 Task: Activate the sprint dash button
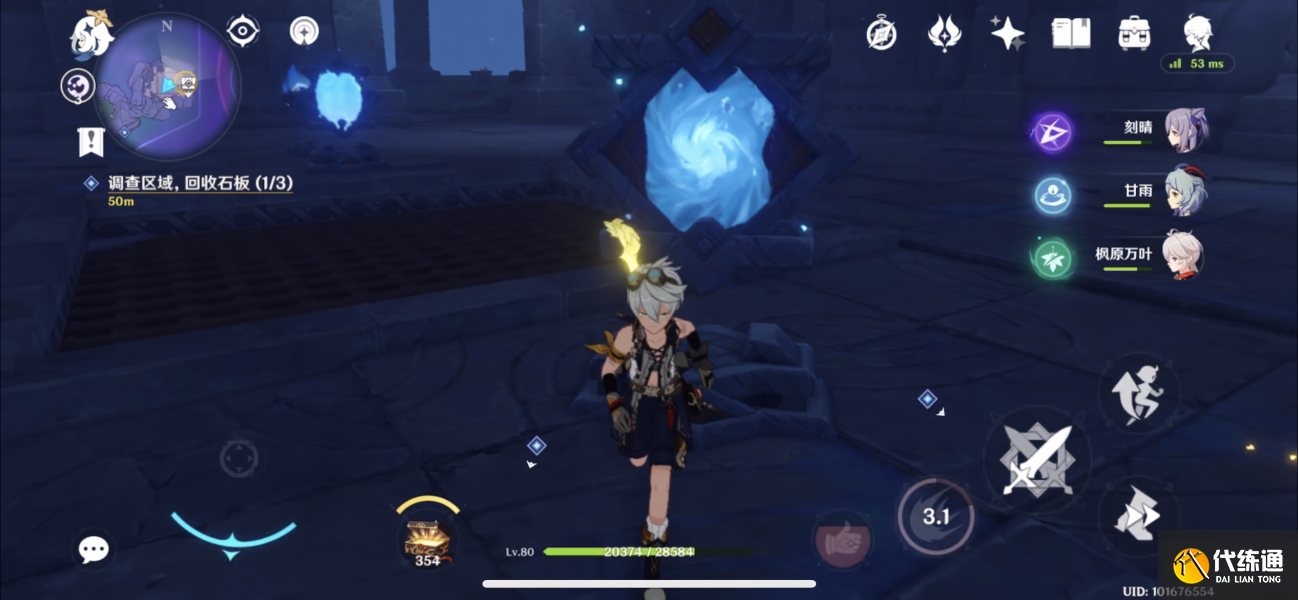[1138, 515]
